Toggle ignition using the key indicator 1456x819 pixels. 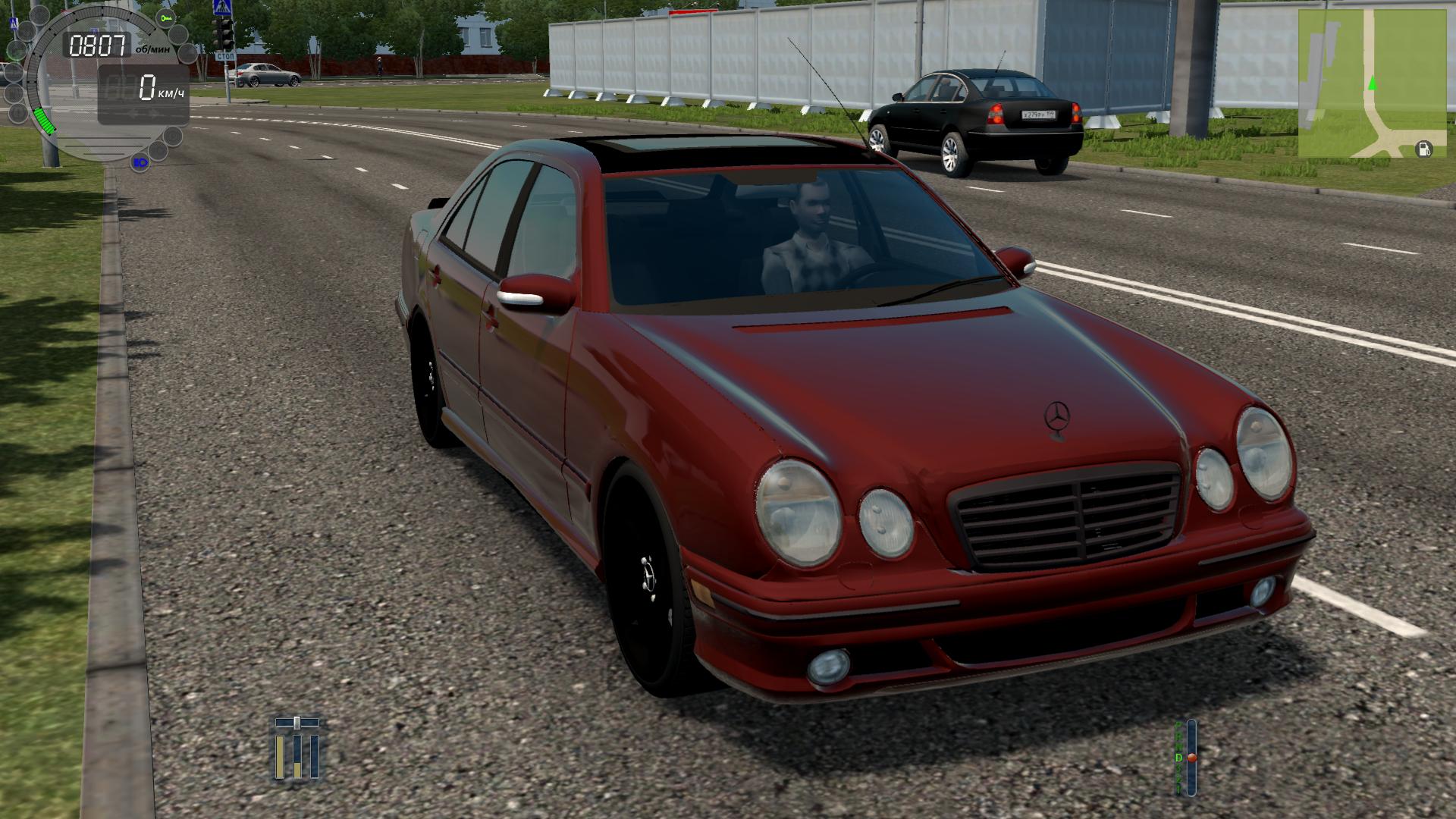coord(165,18)
